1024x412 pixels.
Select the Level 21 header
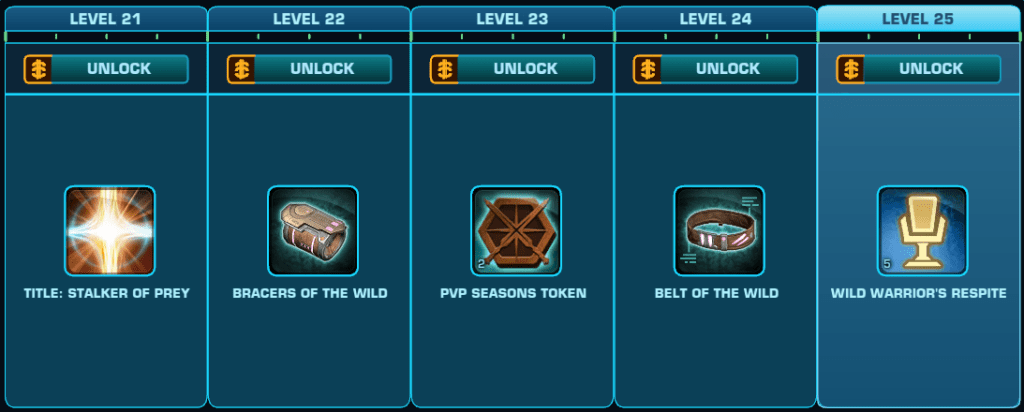click(106, 18)
